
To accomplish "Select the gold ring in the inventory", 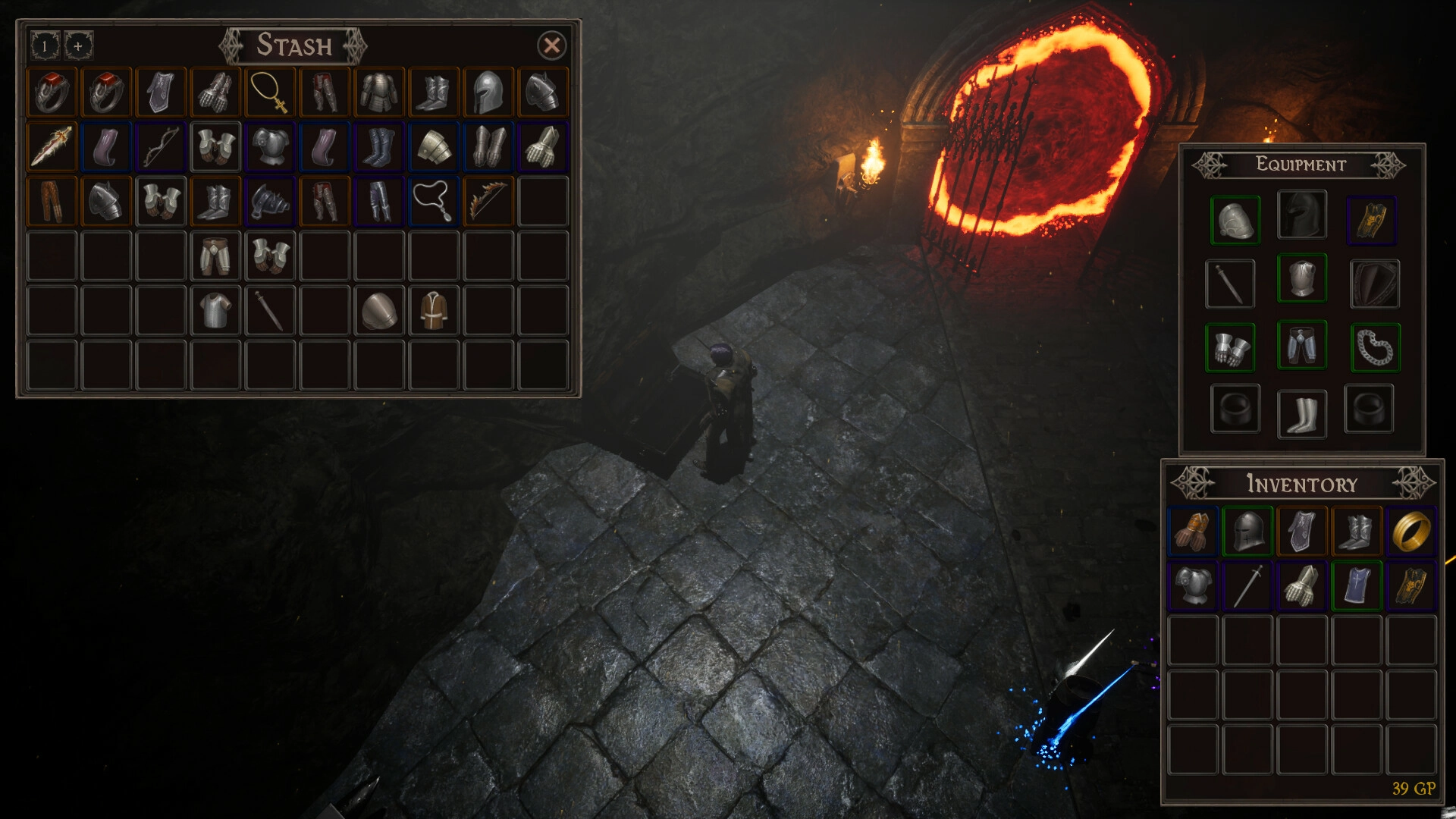I will pos(1410,531).
